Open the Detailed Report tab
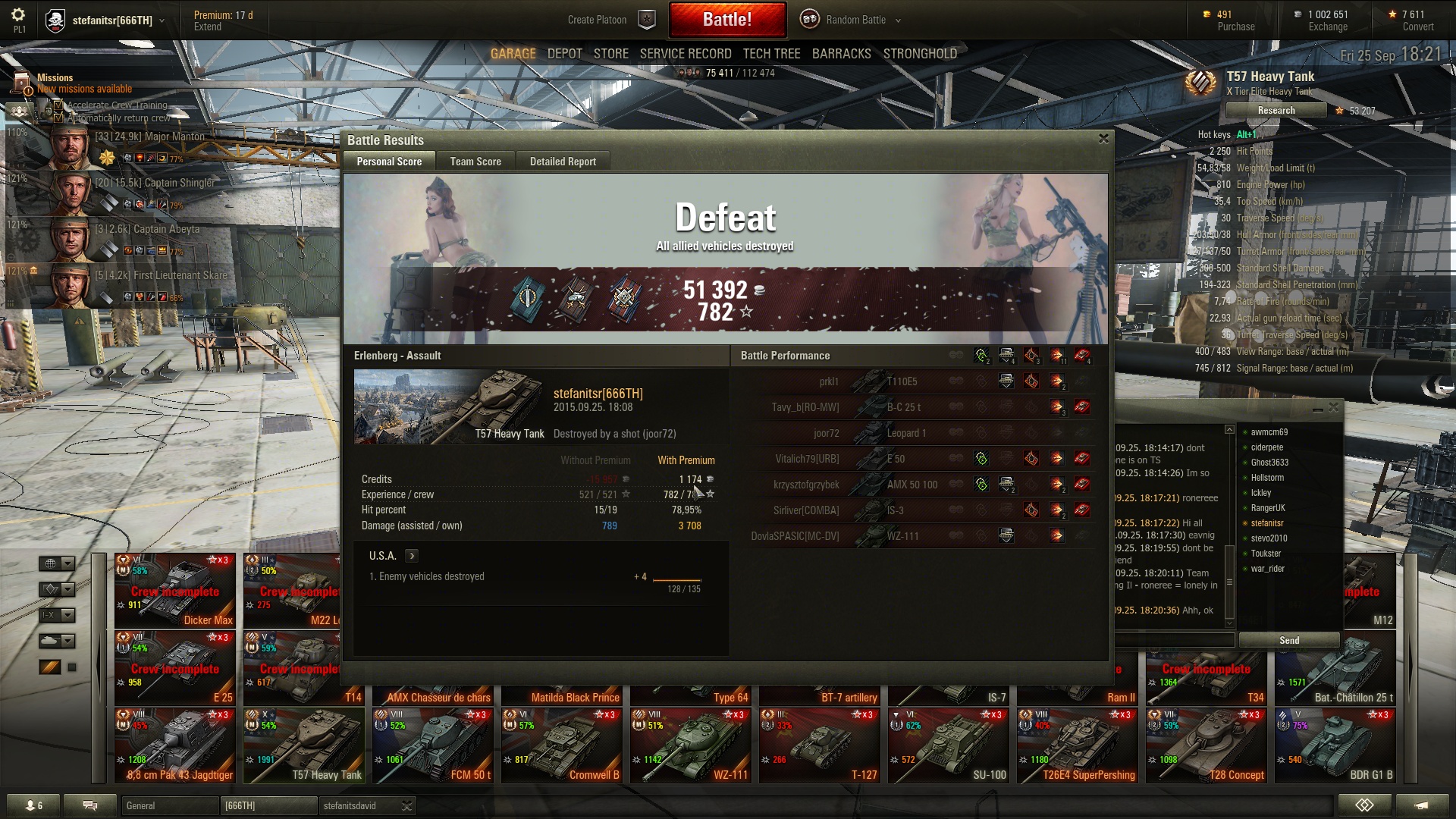Viewport: 1456px width, 819px height. [563, 162]
